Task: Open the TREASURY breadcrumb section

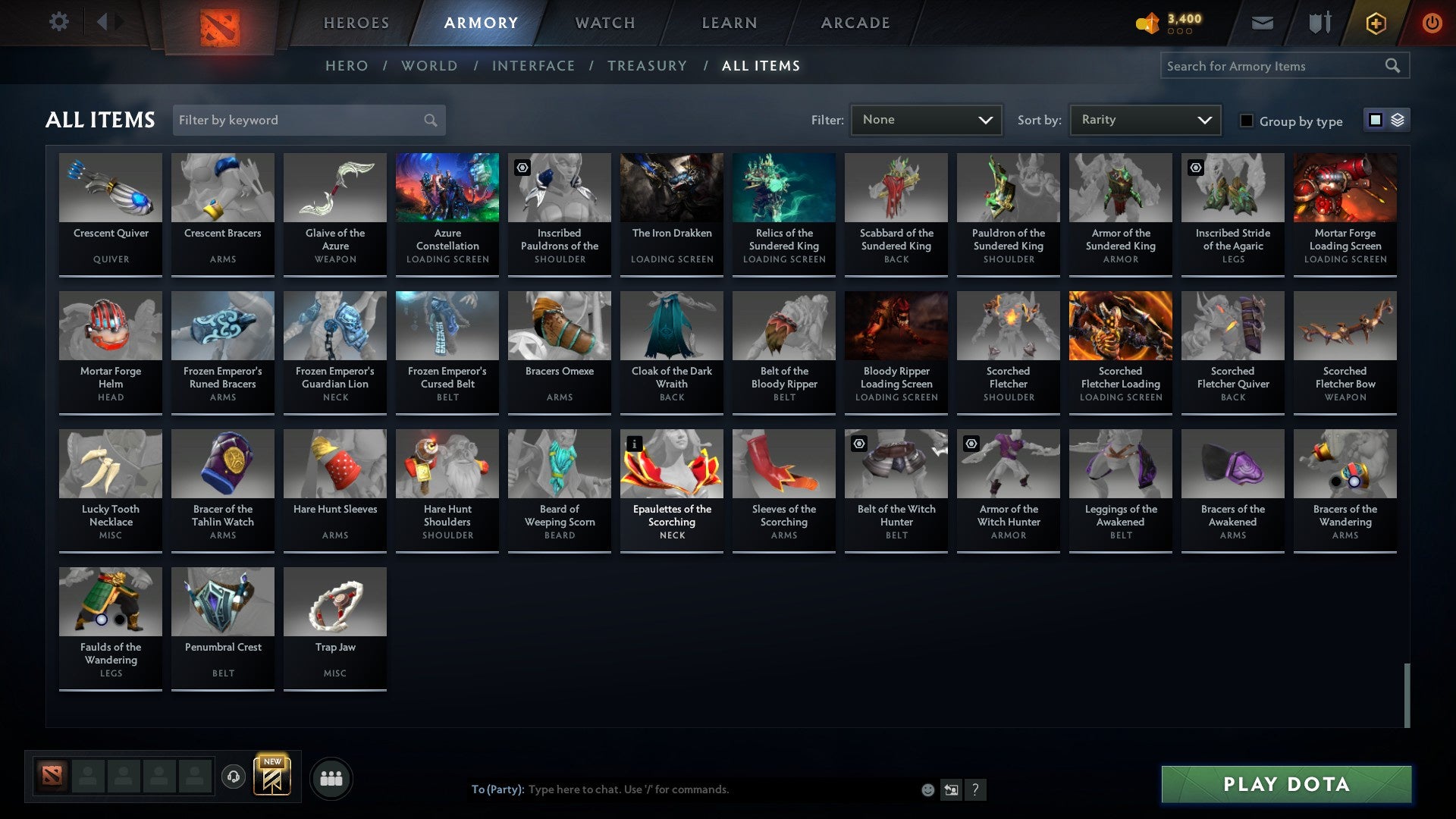Action: coord(648,66)
